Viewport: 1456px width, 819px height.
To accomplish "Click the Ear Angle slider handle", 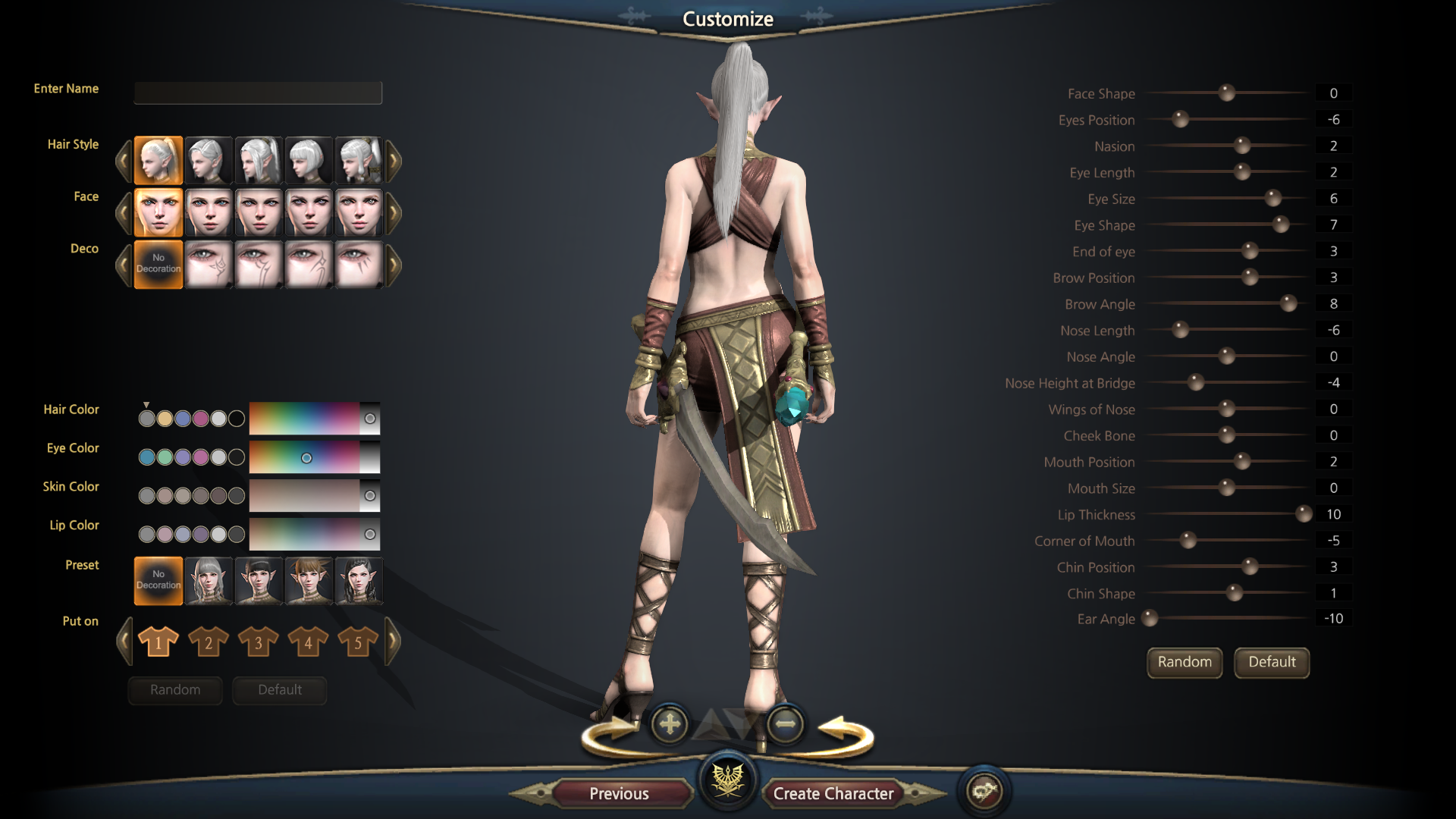I will (x=1150, y=619).
